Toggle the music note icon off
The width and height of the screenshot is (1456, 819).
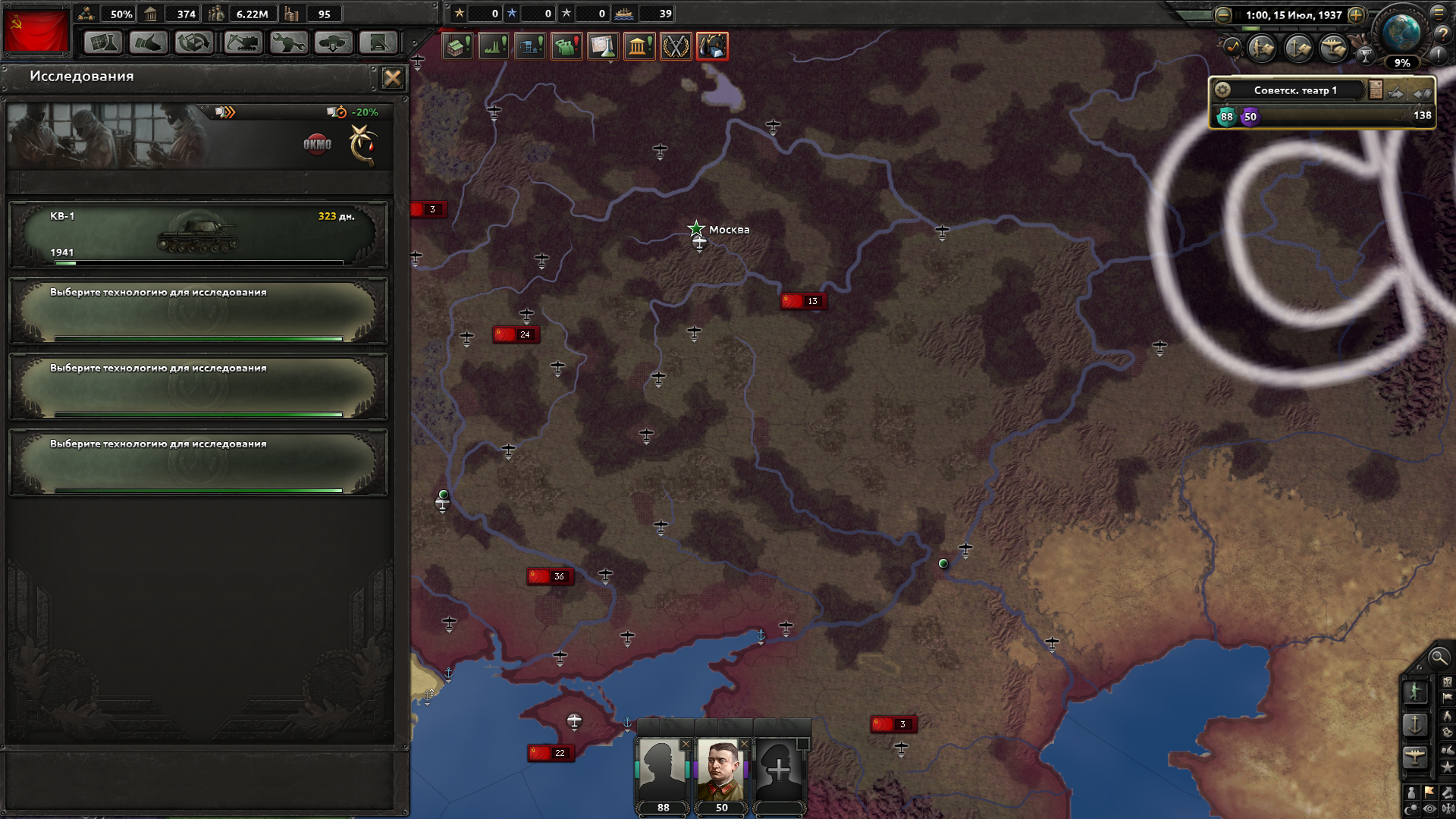pos(1233,46)
